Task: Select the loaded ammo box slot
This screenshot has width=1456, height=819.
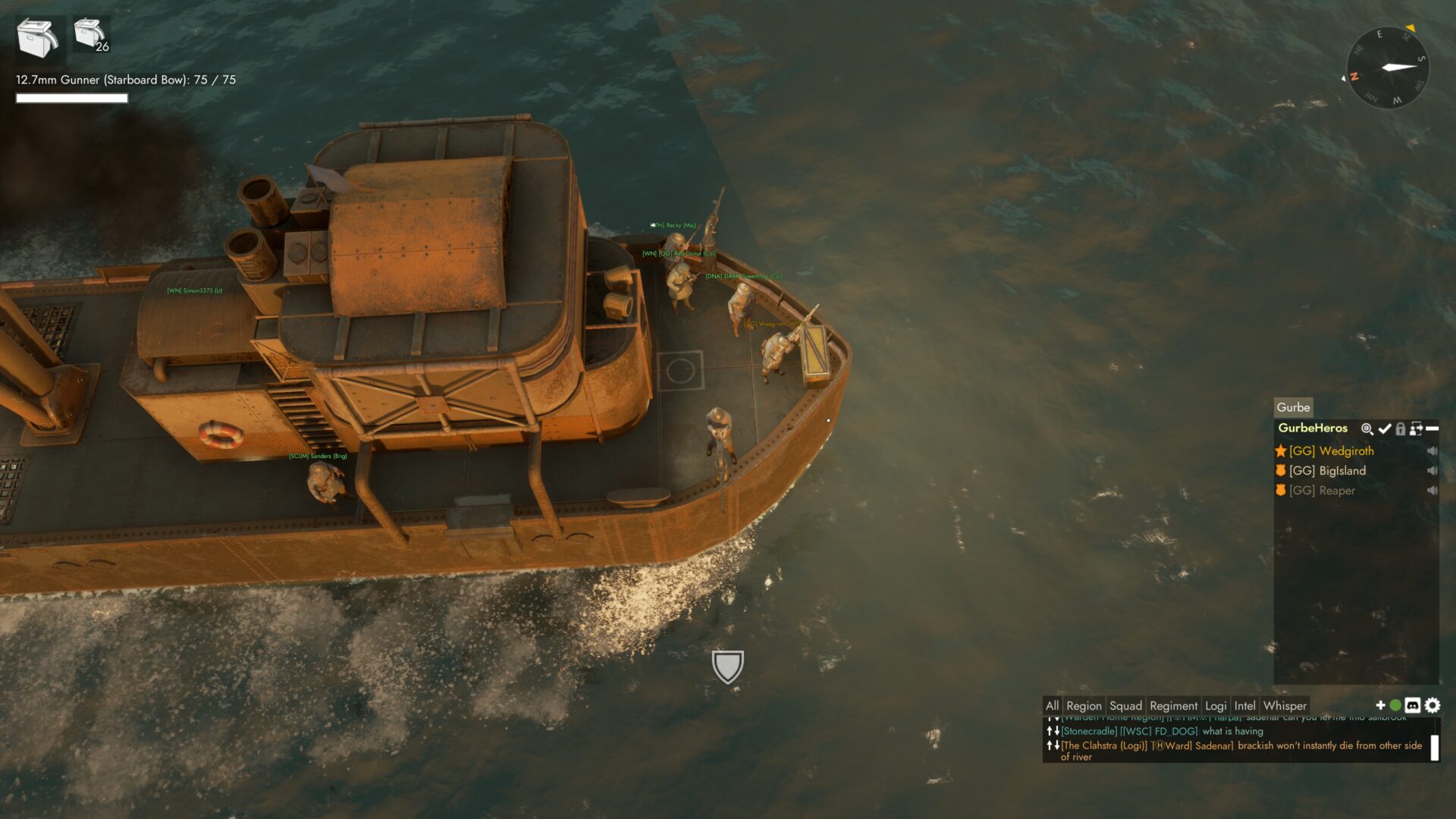Action: [38, 38]
